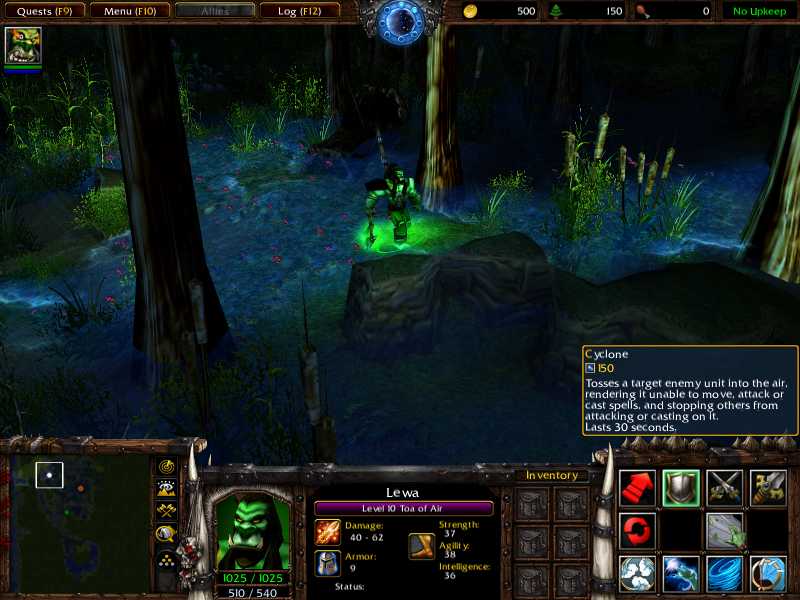Activate the swirling white clouds ability
800x600 pixels.
pos(637,574)
